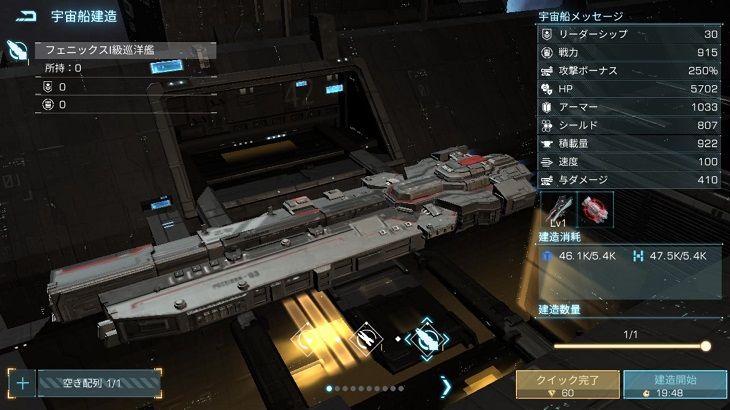Tap the round ship icon beside the name
Screen dimensions: 730x410
tap(16, 50)
